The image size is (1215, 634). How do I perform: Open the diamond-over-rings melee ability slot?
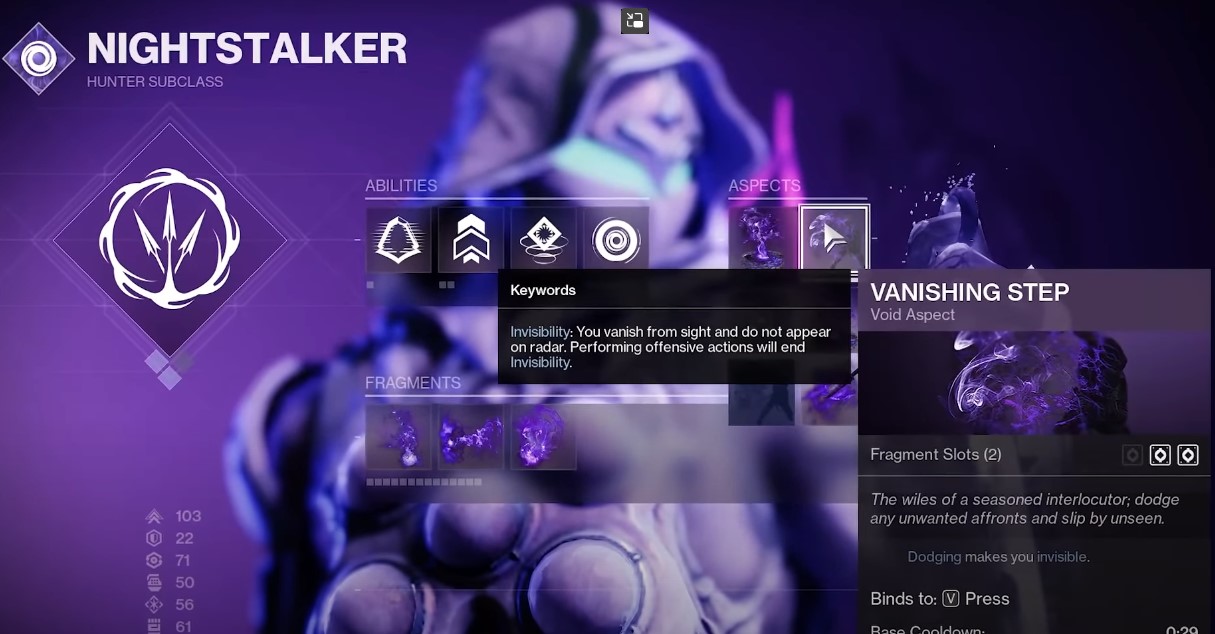click(x=544, y=240)
